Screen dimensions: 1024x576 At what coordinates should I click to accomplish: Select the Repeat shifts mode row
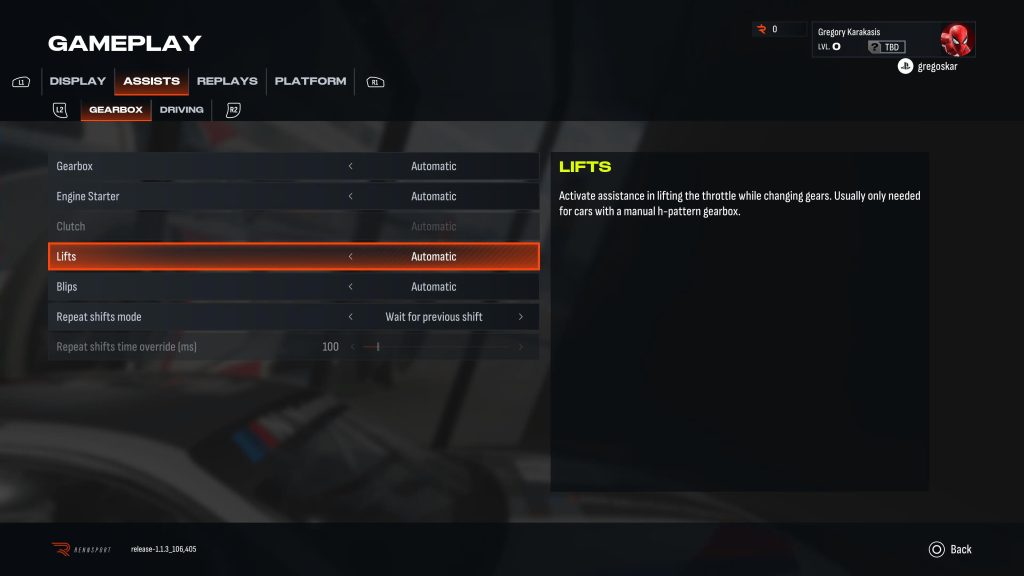[x=200, y=317]
